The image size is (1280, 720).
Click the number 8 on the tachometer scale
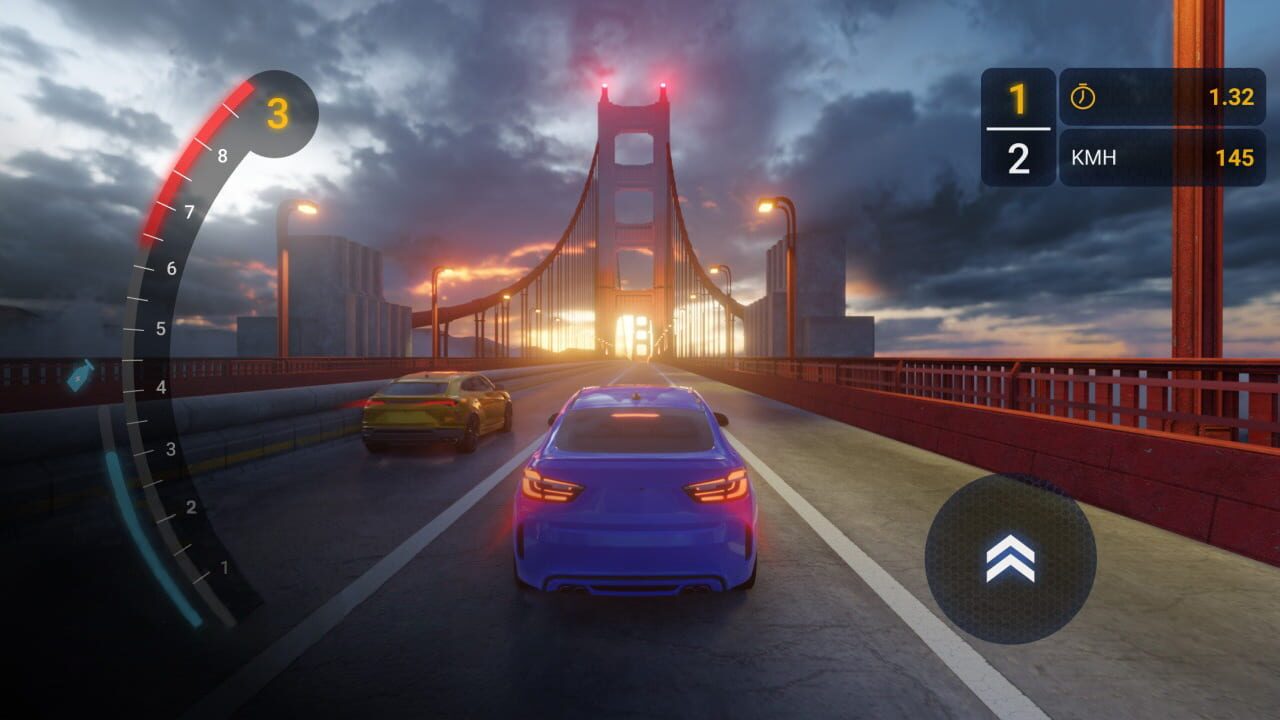click(222, 156)
